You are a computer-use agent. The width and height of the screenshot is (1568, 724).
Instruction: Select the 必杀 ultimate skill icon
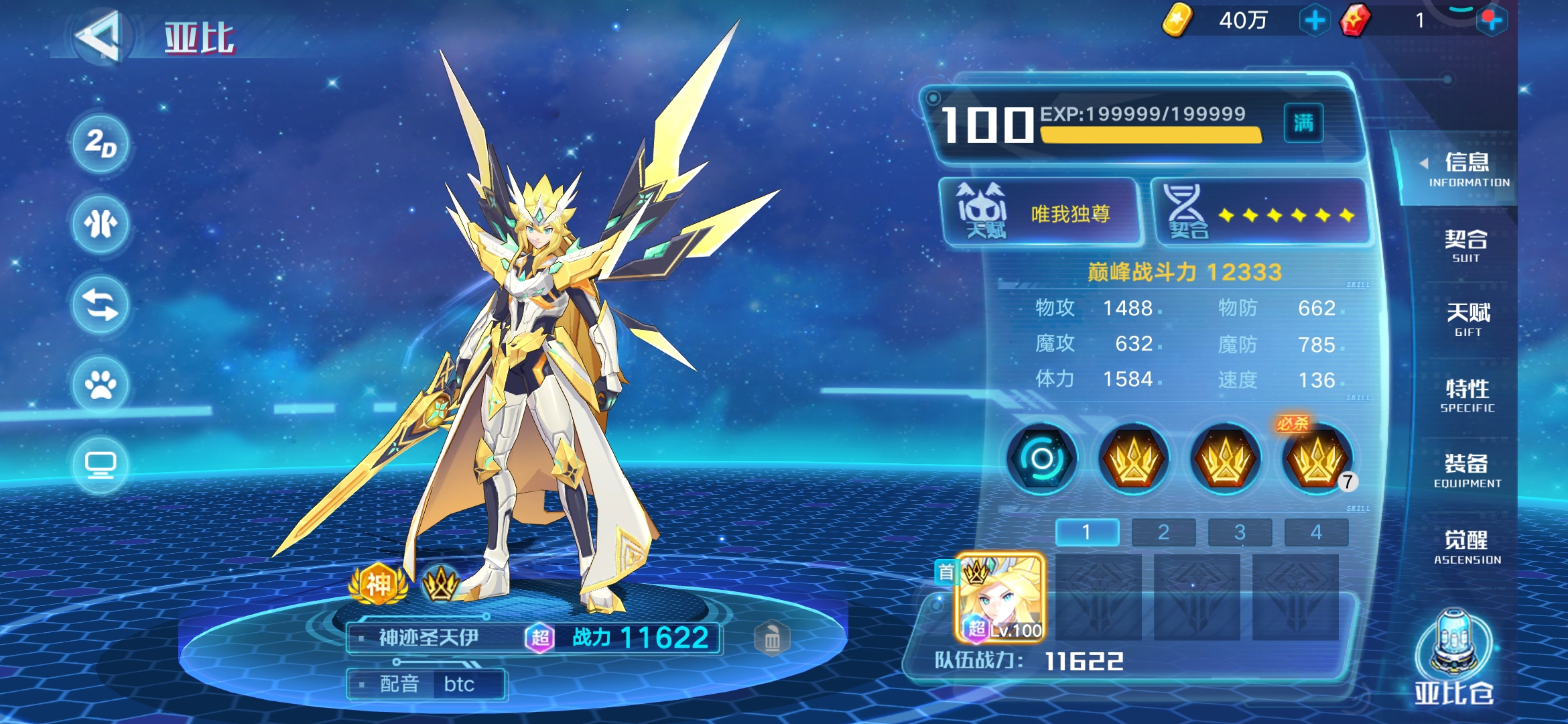point(1317,459)
